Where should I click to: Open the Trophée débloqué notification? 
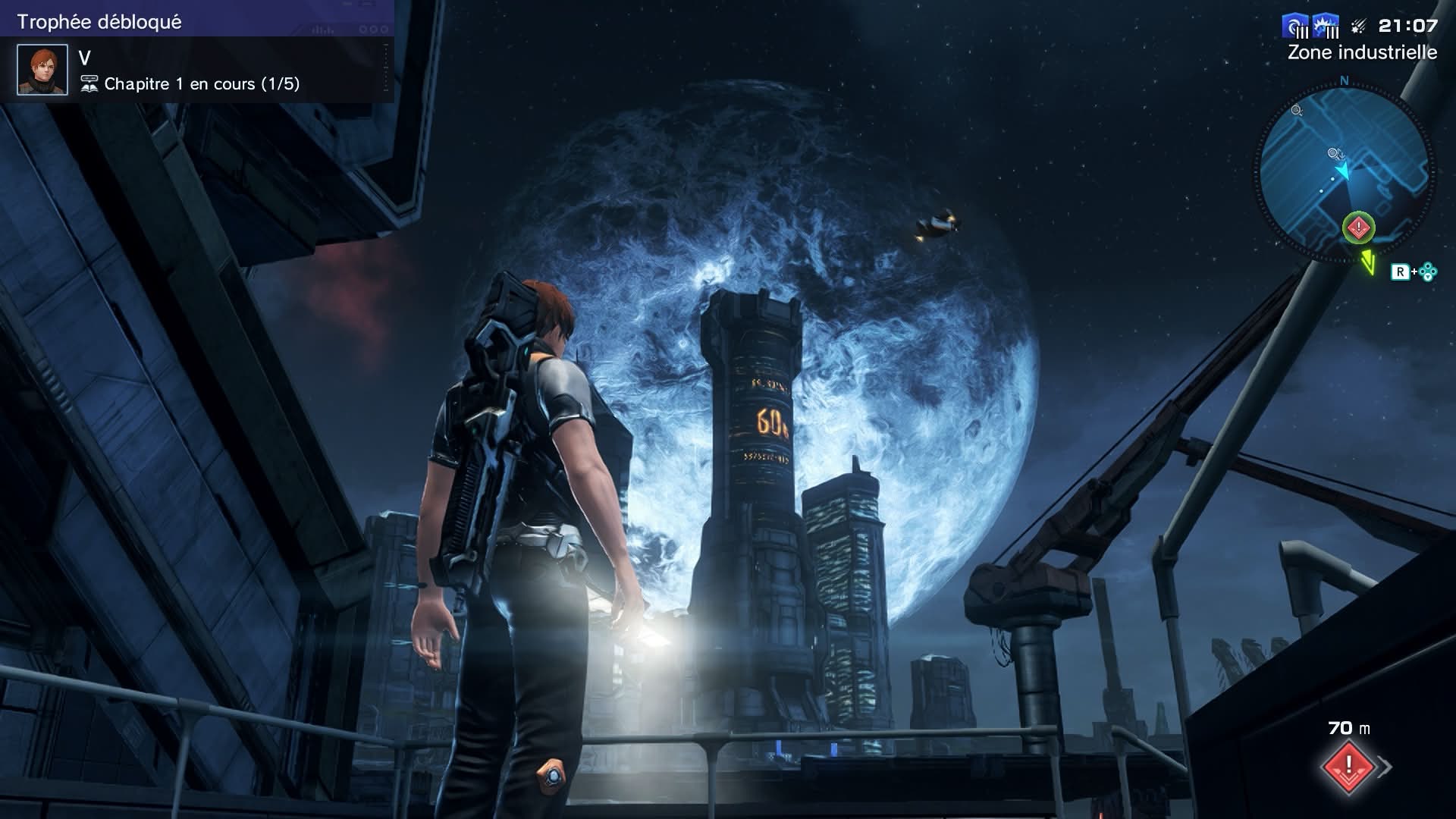tap(197, 52)
